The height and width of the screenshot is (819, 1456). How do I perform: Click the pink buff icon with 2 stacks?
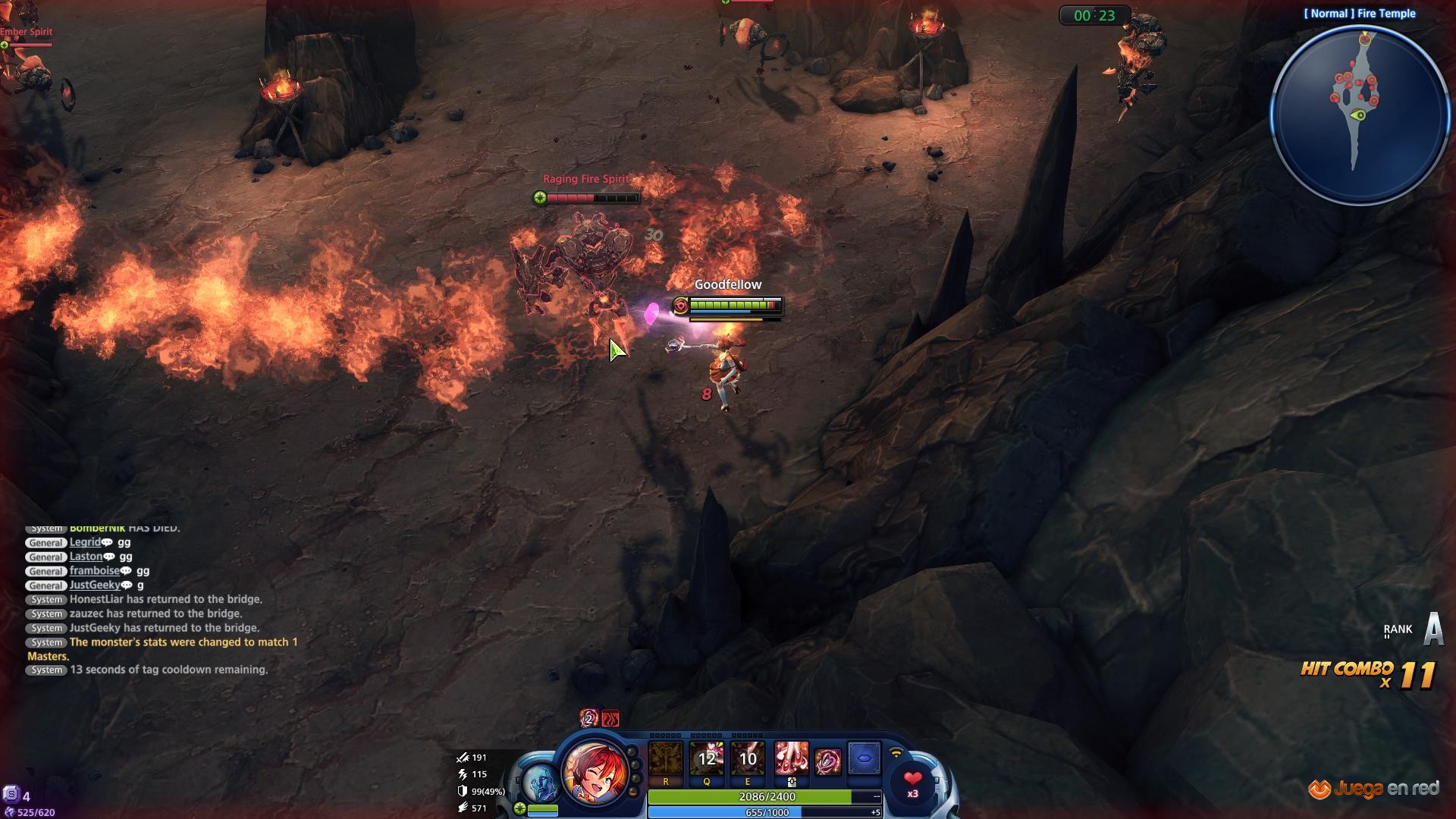click(589, 718)
